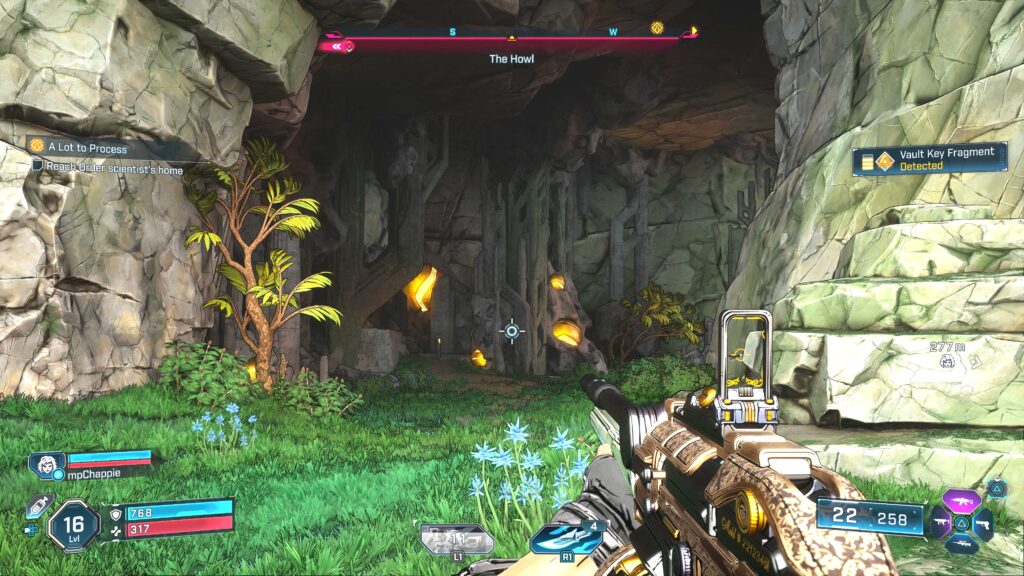
Task: Open the 'A Lot to Process' quest tracker
Action: (80, 148)
